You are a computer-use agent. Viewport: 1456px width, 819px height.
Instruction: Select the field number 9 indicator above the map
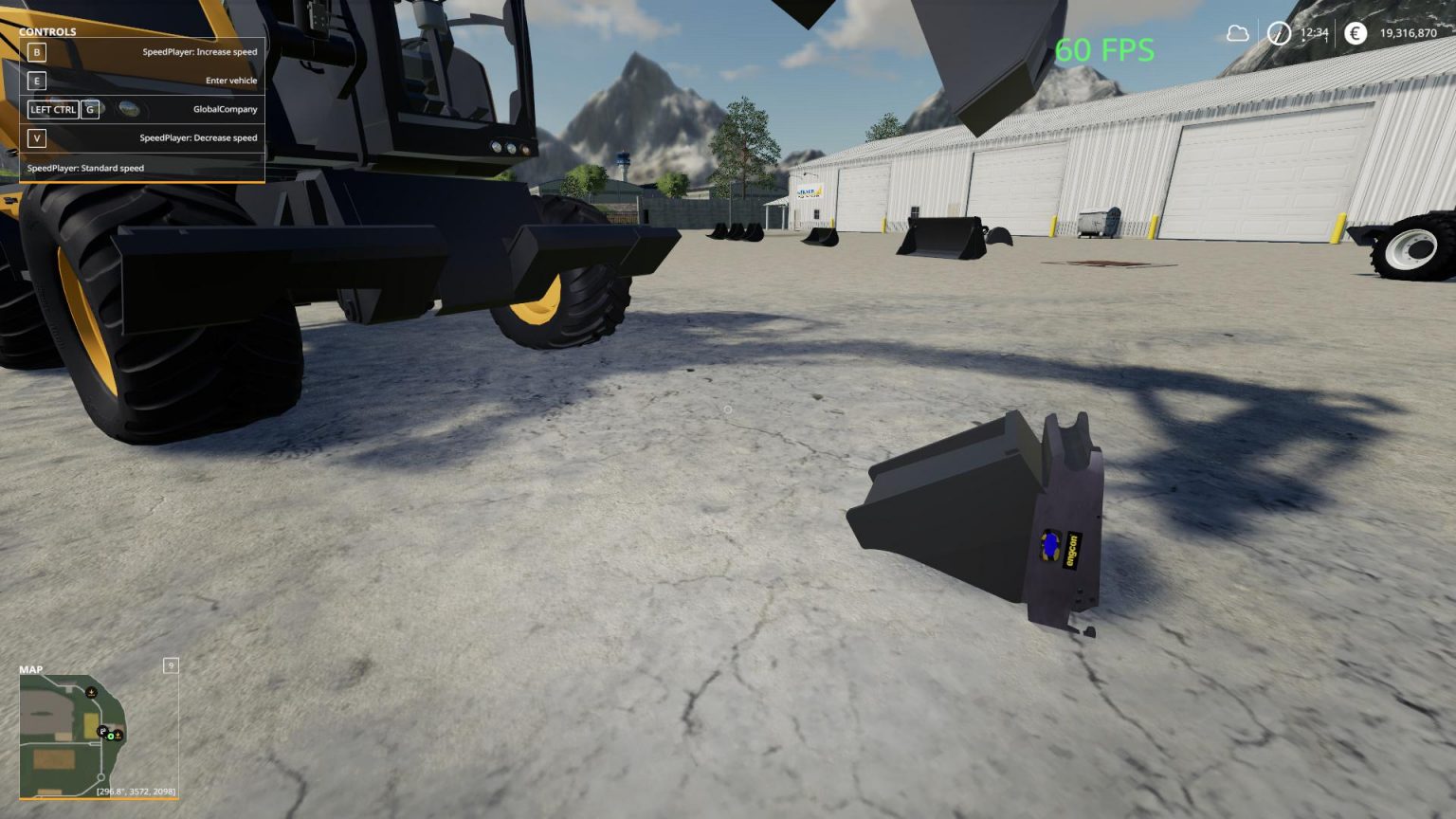coord(171,665)
